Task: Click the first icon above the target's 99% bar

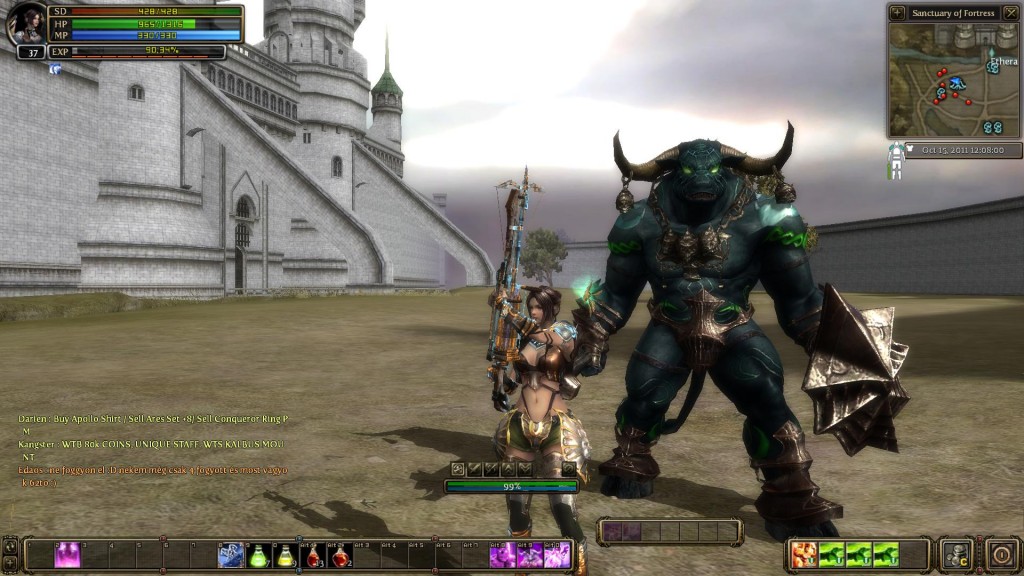Action: tap(457, 468)
